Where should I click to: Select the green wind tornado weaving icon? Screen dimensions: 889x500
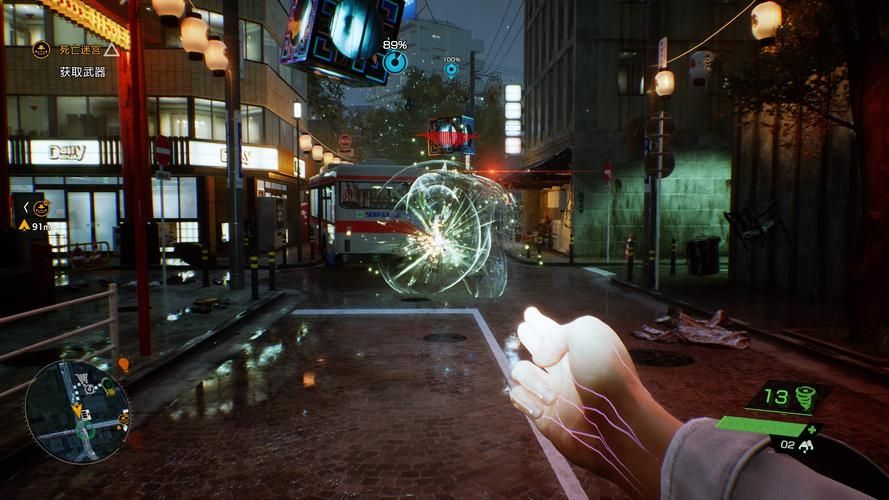click(803, 396)
